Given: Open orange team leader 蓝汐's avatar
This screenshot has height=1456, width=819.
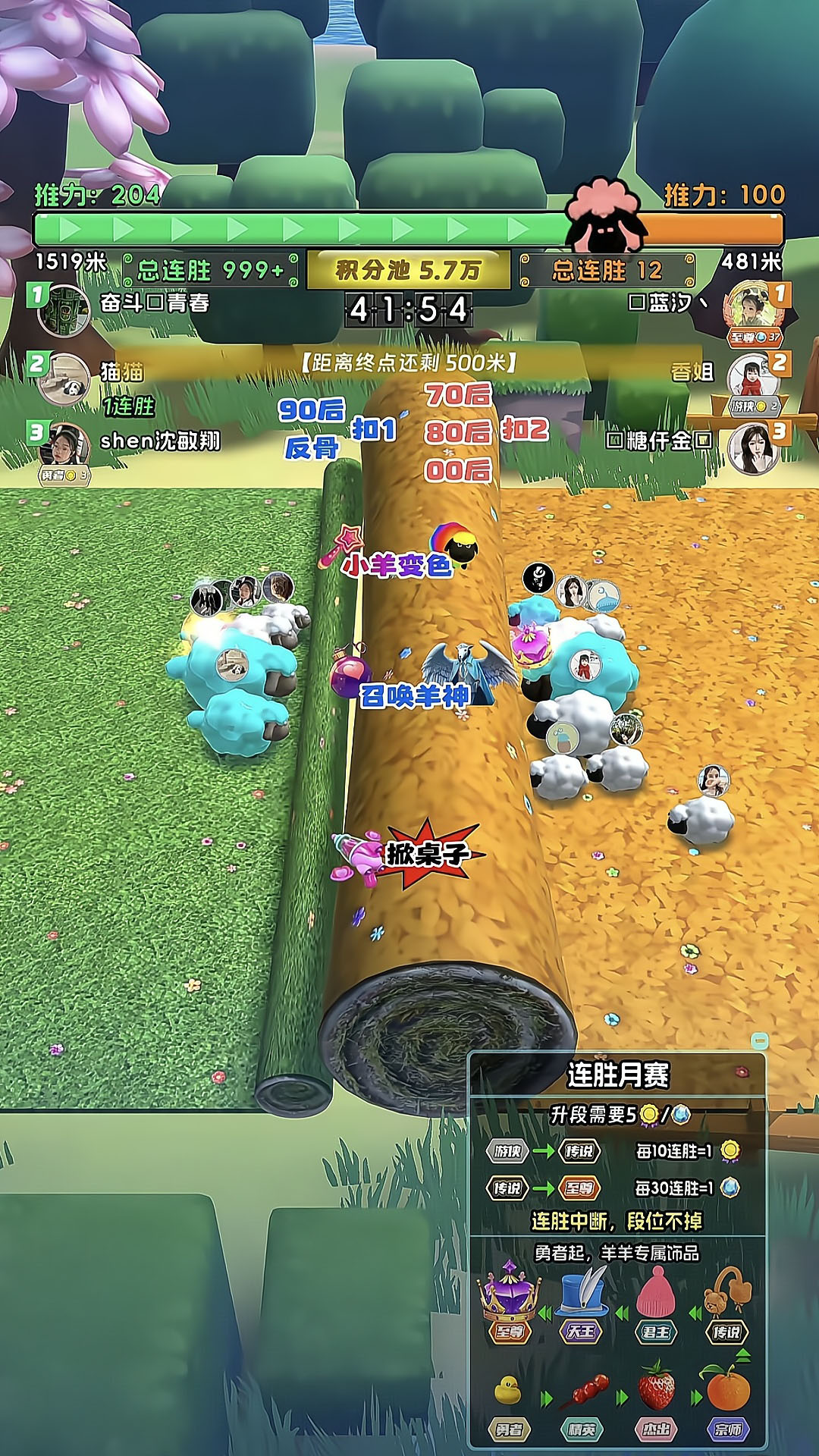Looking at the screenshot, I should click(x=754, y=309).
